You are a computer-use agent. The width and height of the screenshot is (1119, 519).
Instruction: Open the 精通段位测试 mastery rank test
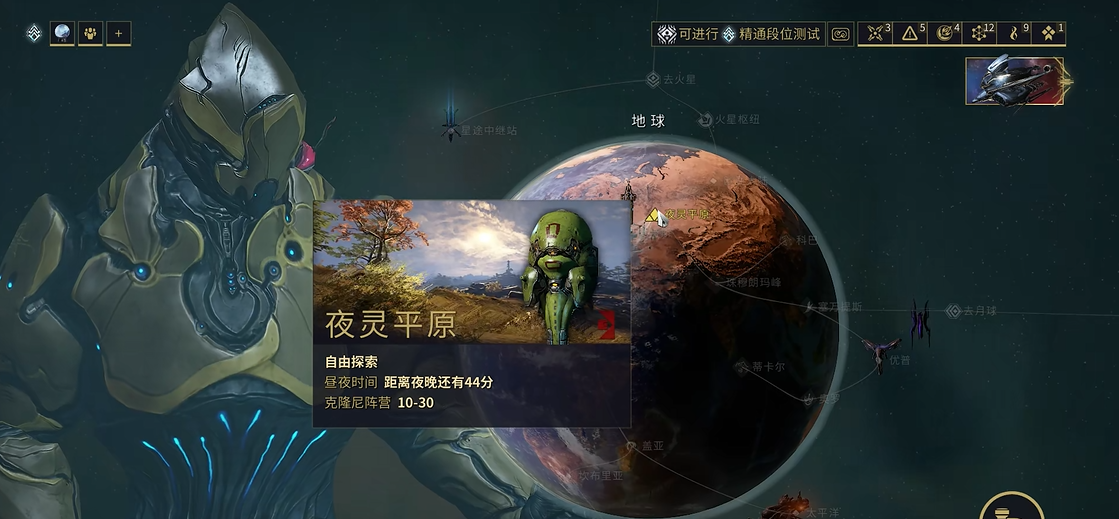point(771,34)
